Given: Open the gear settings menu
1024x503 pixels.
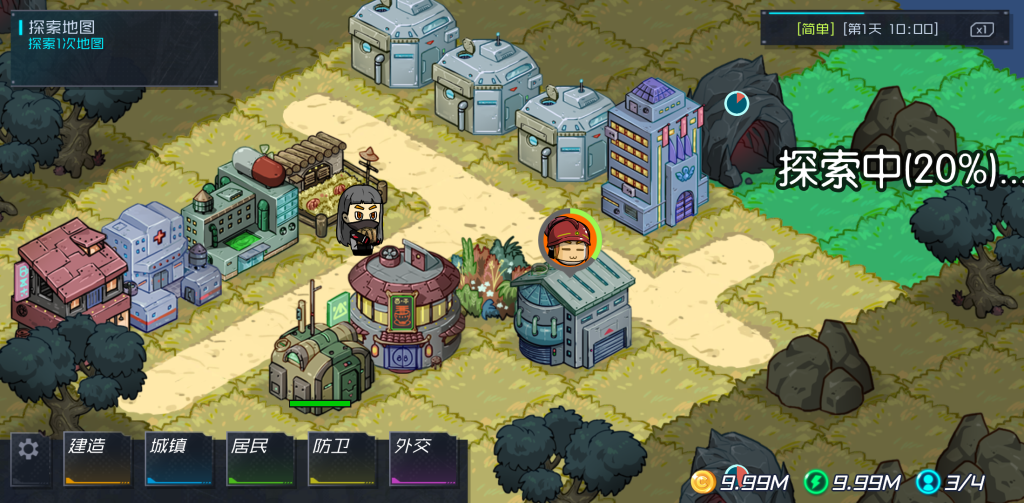Looking at the screenshot, I should (x=29, y=450).
